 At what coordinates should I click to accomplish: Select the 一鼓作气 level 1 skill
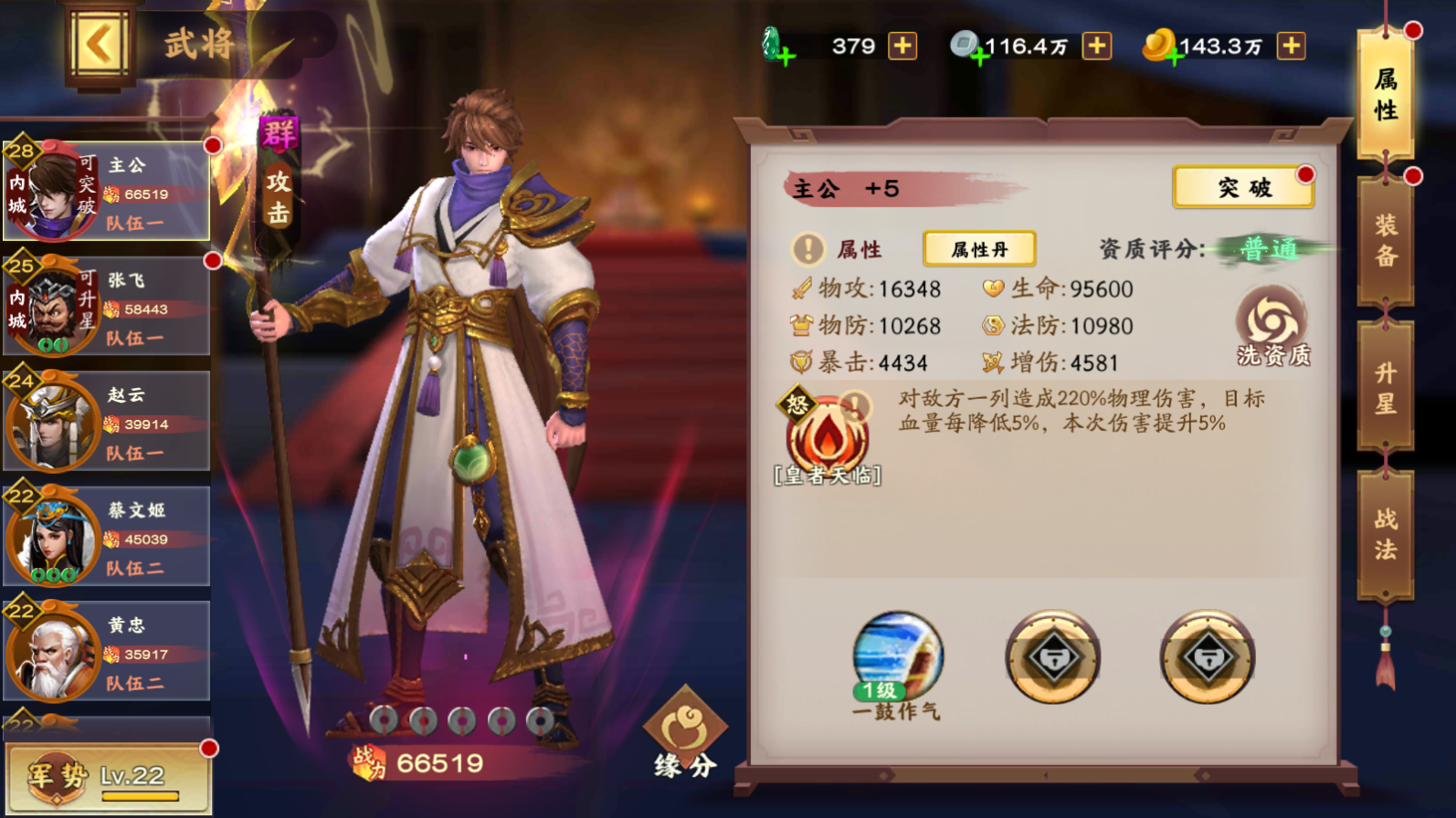(x=897, y=659)
